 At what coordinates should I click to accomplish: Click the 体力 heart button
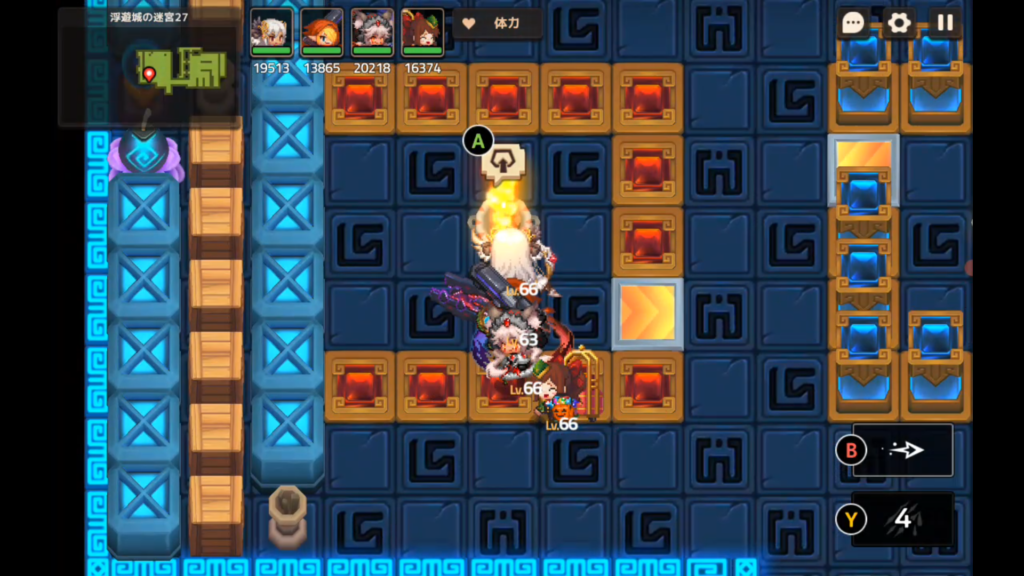click(x=498, y=23)
